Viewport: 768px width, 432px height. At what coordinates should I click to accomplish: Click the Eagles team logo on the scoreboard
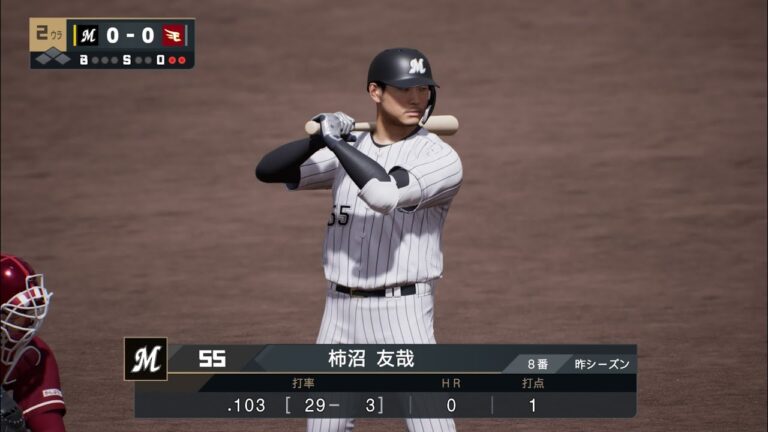173,35
